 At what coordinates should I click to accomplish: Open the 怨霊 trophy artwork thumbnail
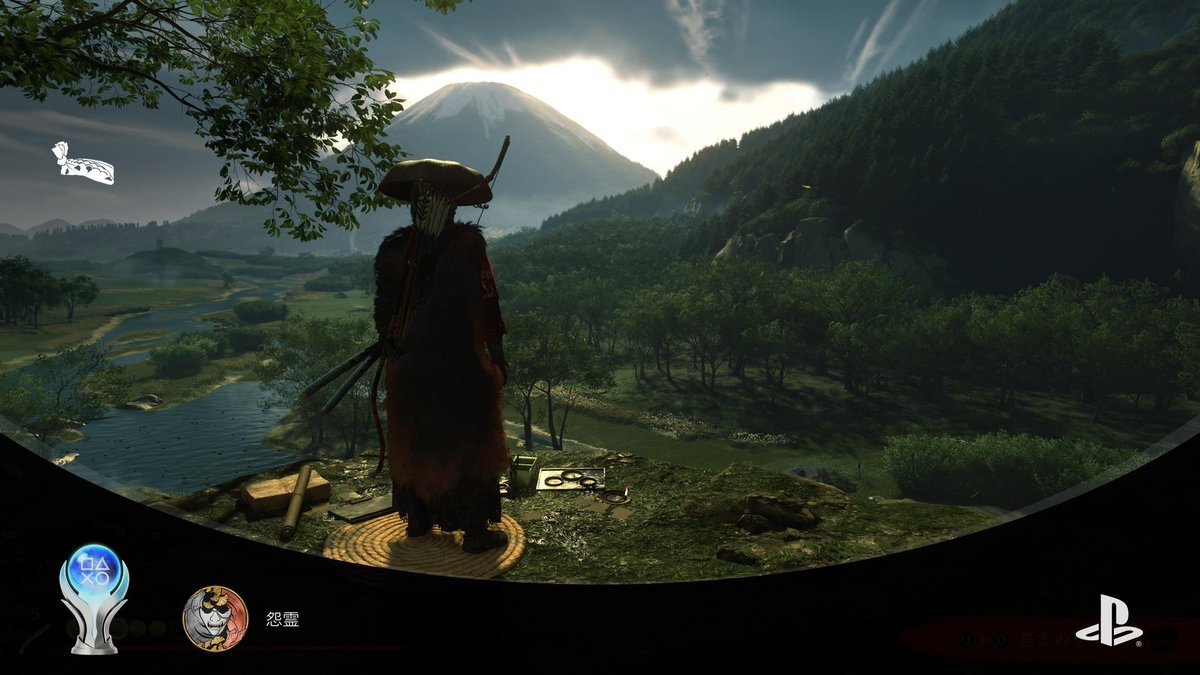(x=215, y=618)
